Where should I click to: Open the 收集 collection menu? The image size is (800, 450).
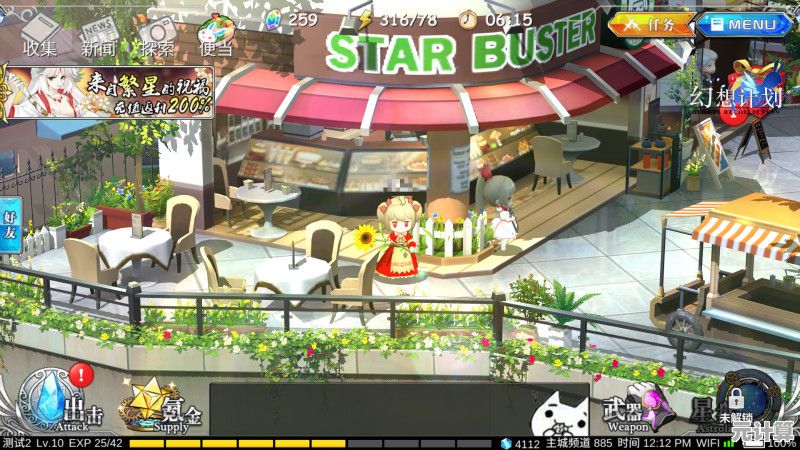pos(40,30)
